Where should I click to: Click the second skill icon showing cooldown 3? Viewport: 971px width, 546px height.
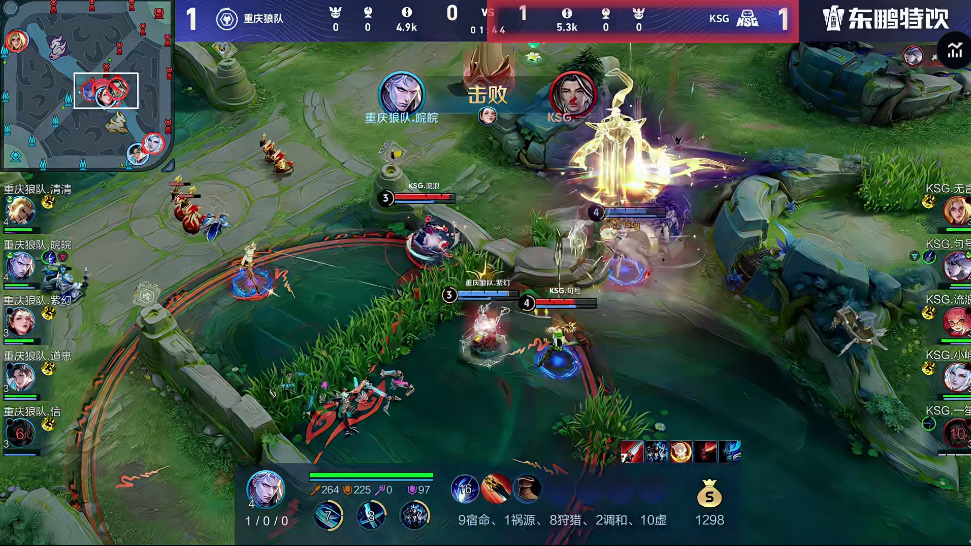point(372,516)
